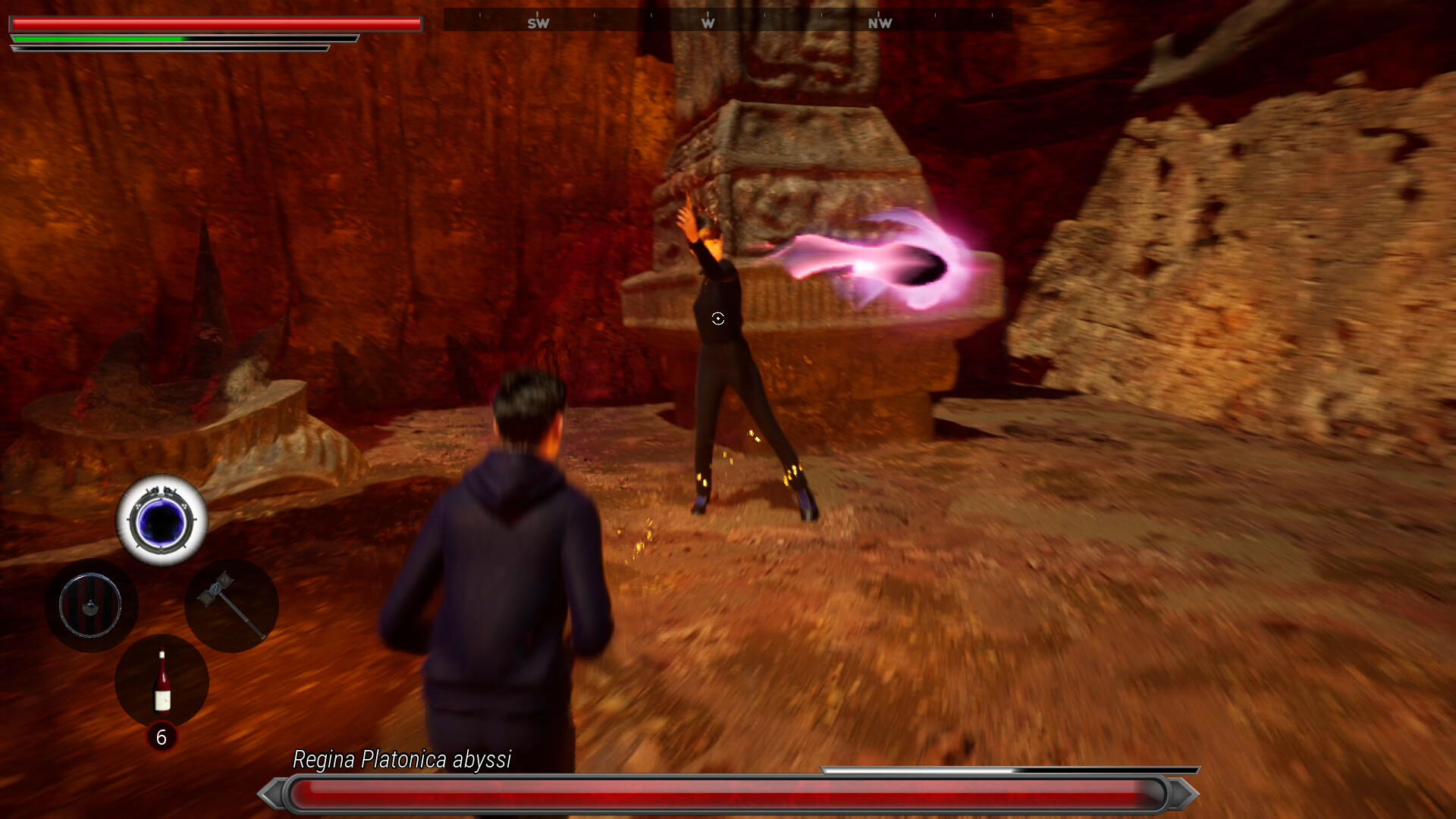Toggle selection of the shield slot
Screen dimensions: 1456x819
pos(91,604)
